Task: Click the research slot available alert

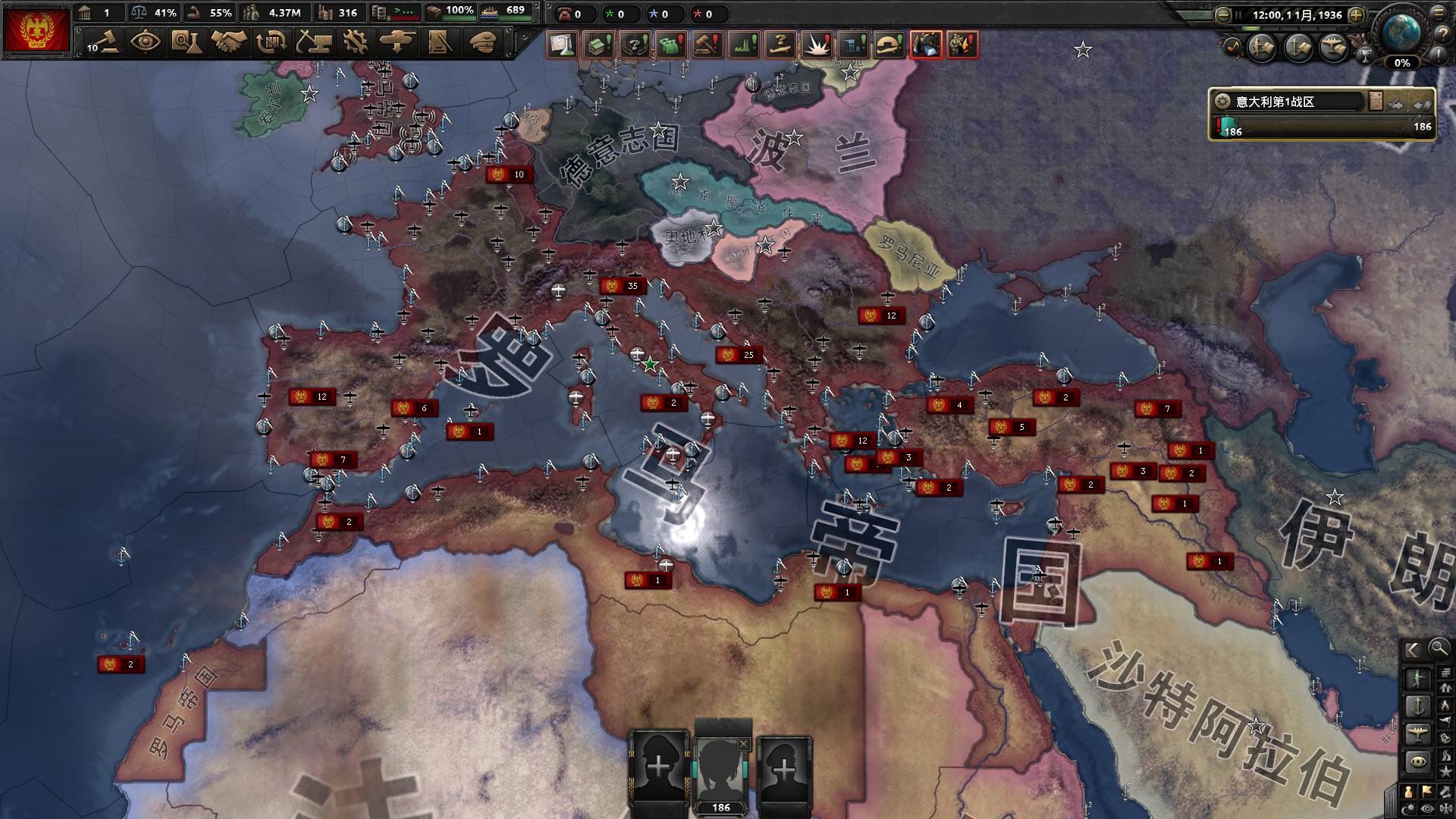Action: [x=562, y=45]
